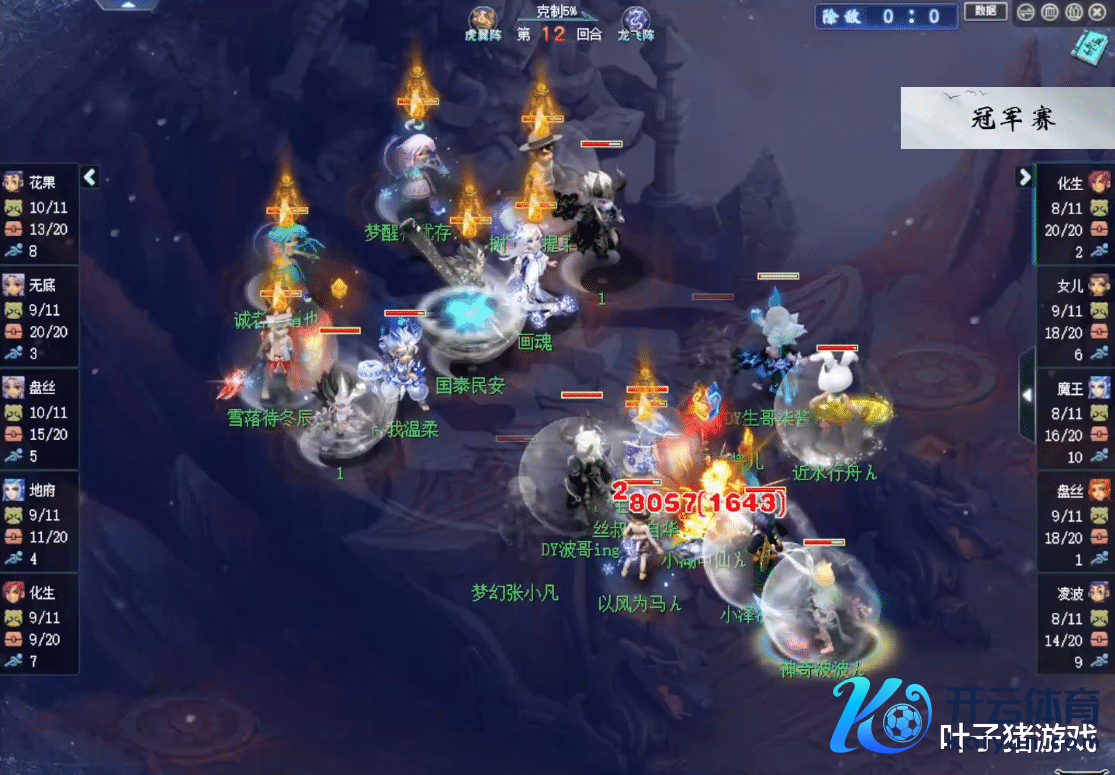Open the 数据 stats button
The height and width of the screenshot is (775, 1115).
(x=985, y=12)
